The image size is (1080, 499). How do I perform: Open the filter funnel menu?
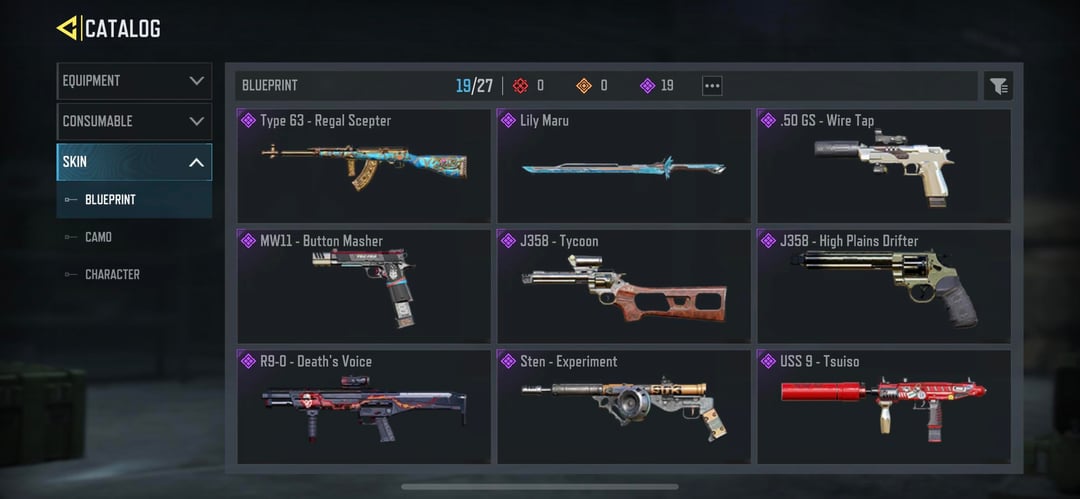point(998,86)
